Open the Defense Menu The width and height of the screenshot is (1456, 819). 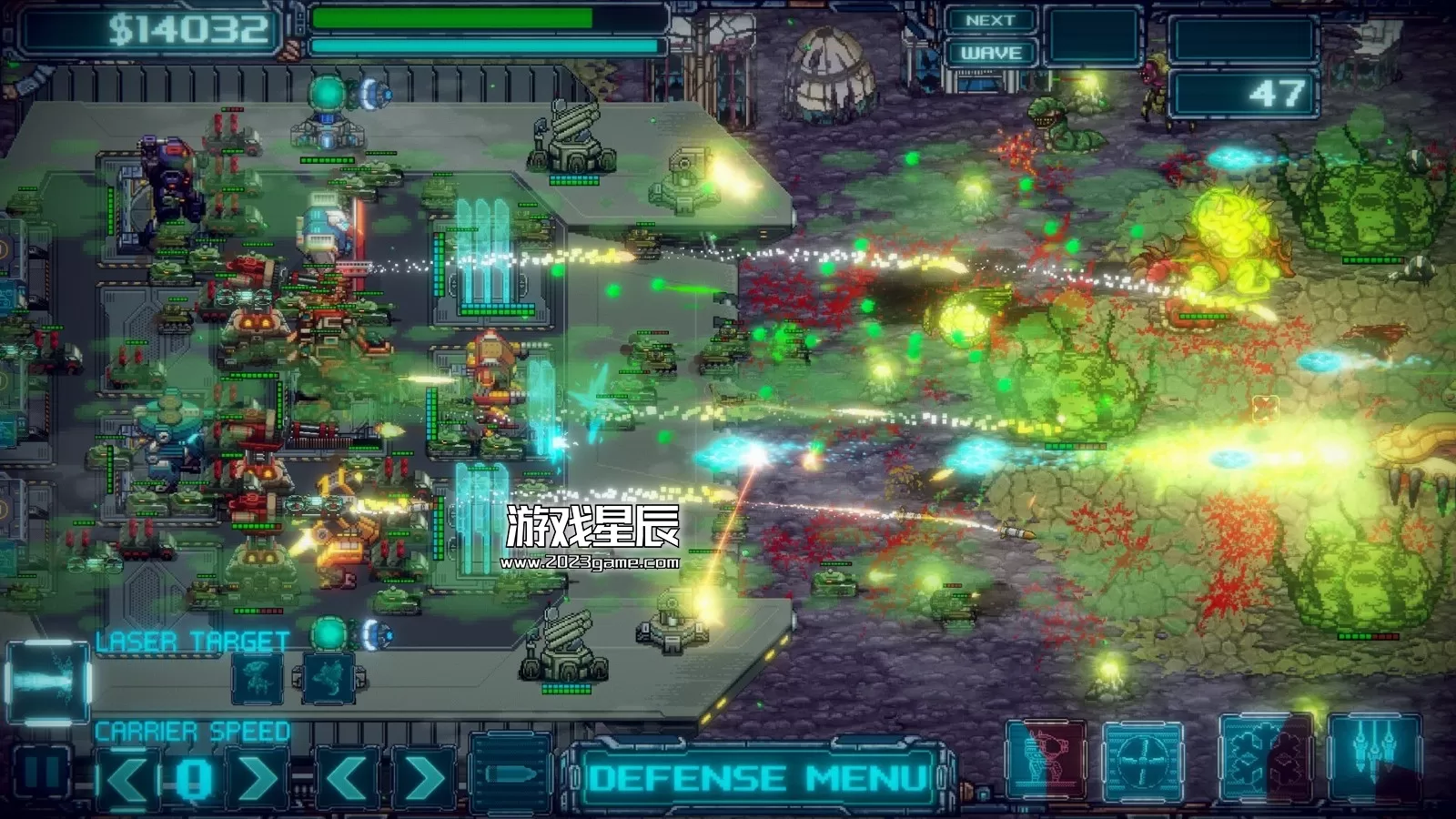[757, 778]
